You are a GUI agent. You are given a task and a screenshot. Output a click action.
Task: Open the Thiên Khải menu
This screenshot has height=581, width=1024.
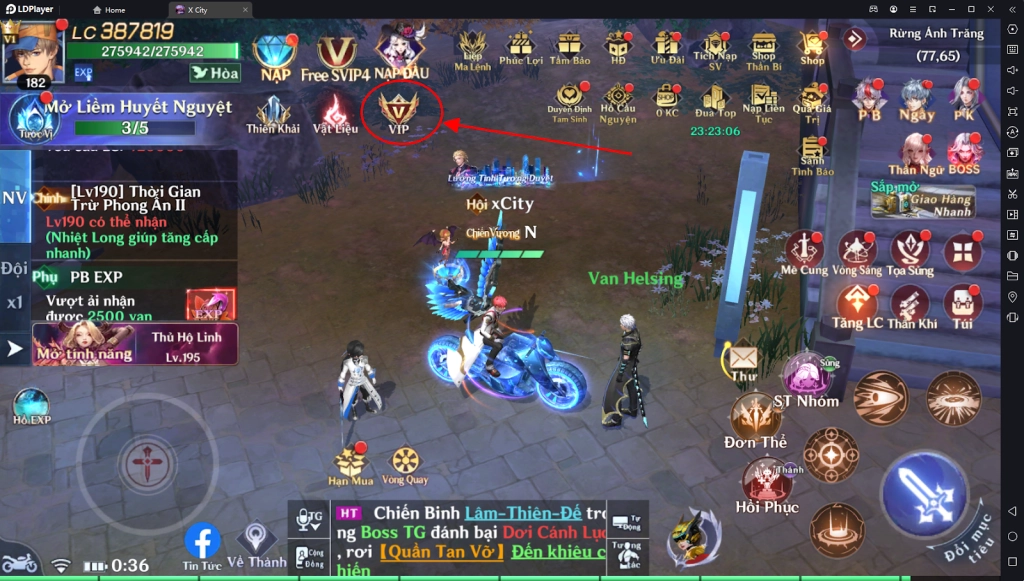coord(273,113)
